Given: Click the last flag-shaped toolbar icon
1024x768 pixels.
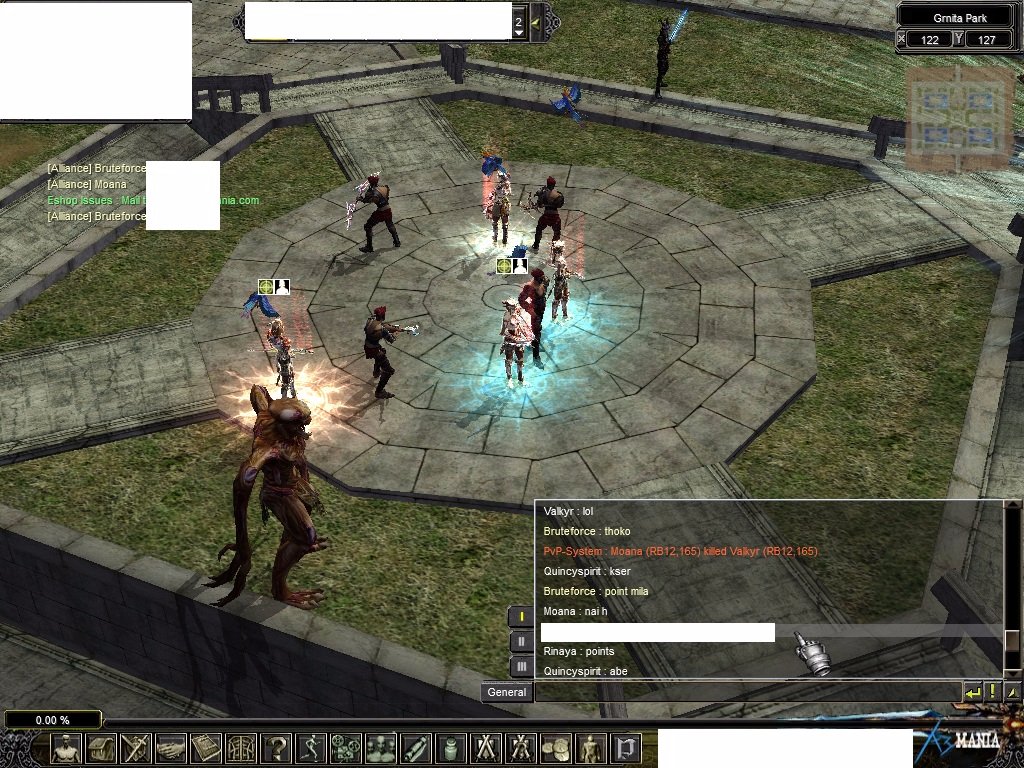Looking at the screenshot, I should (625, 748).
